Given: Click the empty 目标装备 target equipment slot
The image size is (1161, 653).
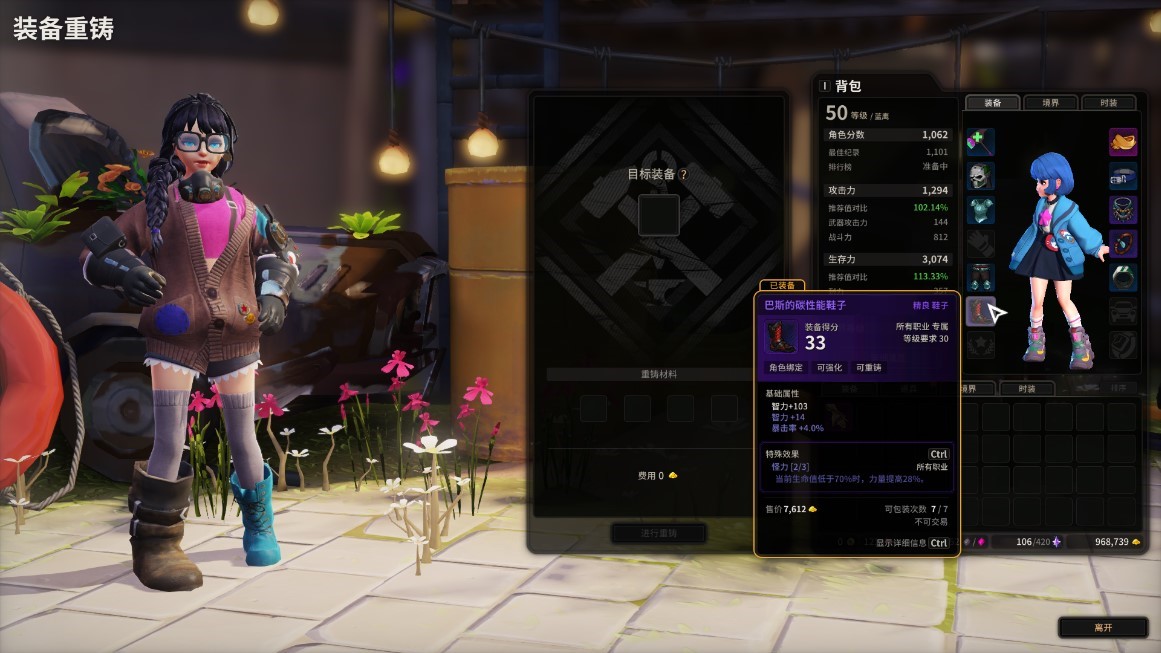Looking at the screenshot, I should pos(659,214).
